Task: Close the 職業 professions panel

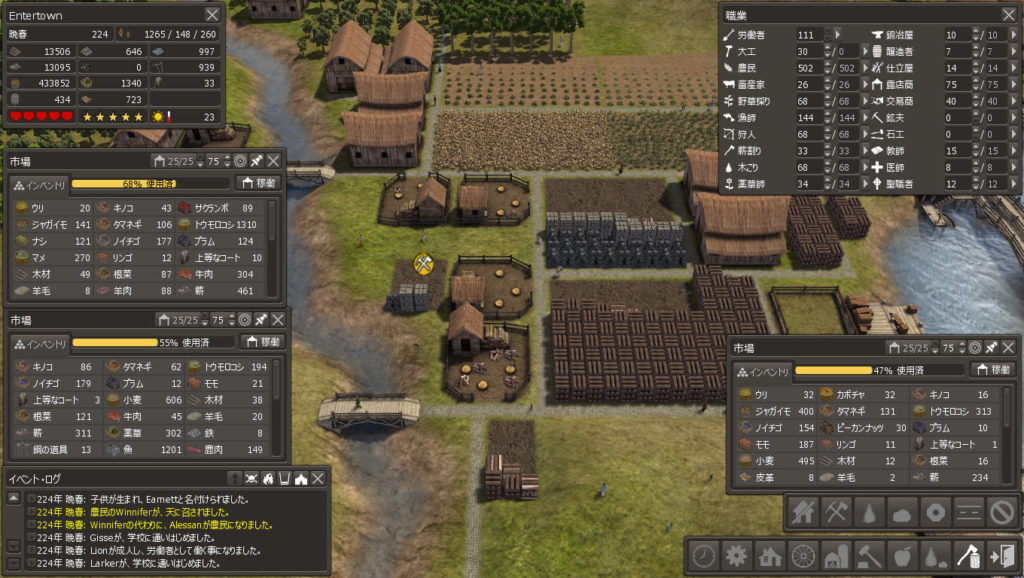Action: (x=1007, y=14)
